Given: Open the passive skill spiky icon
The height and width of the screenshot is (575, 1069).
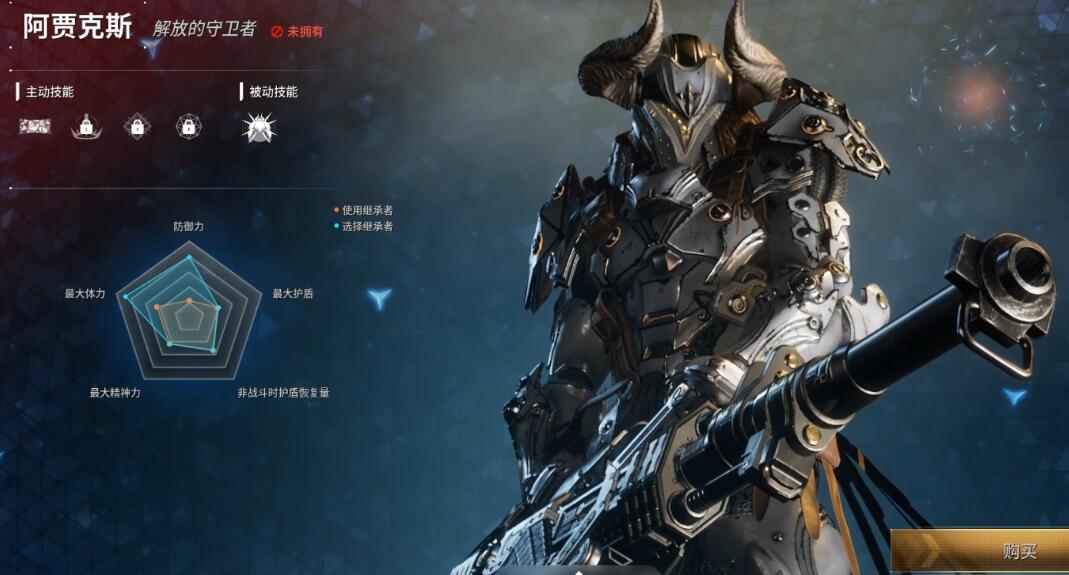Looking at the screenshot, I should (259, 126).
